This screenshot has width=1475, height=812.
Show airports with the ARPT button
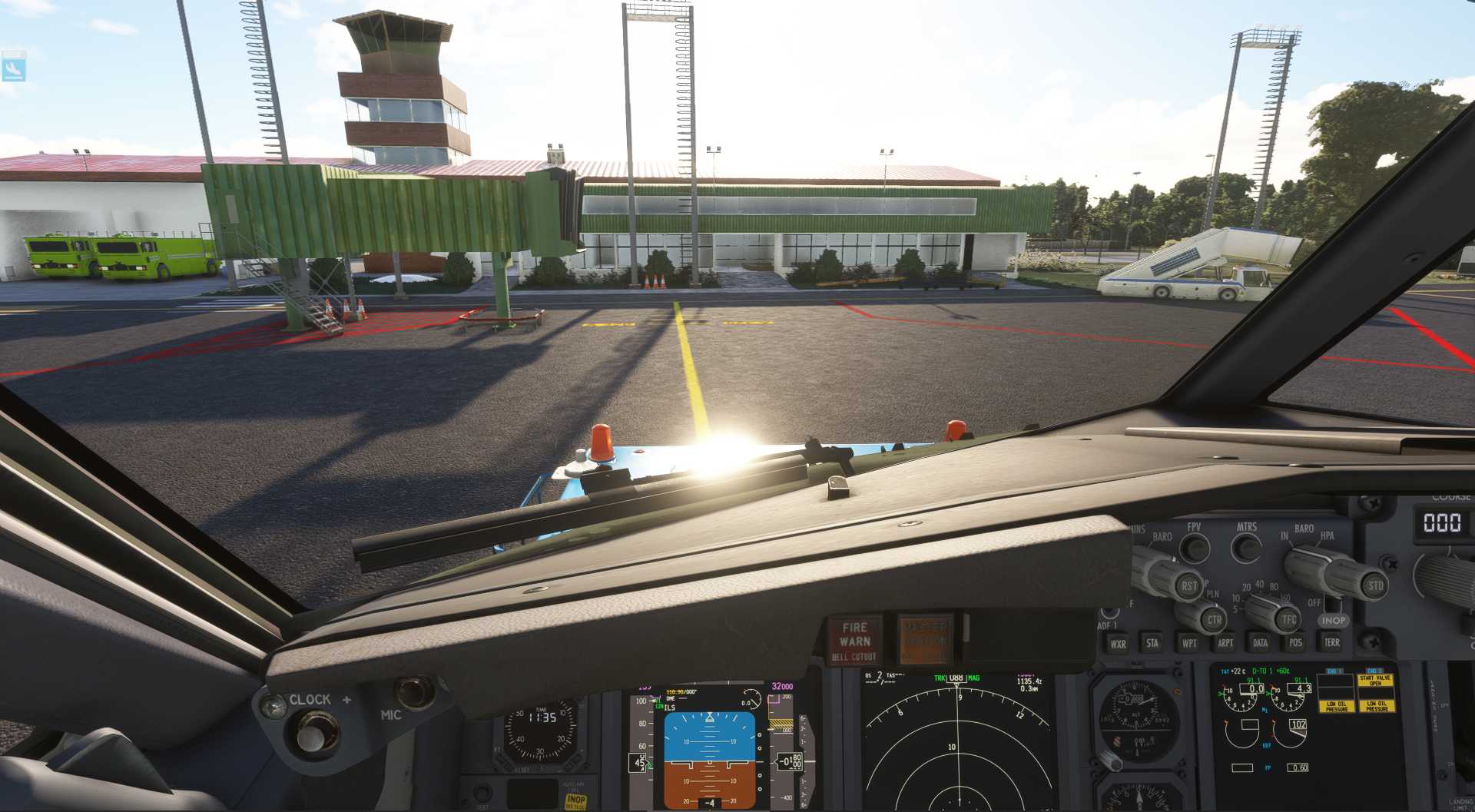coord(1225,643)
